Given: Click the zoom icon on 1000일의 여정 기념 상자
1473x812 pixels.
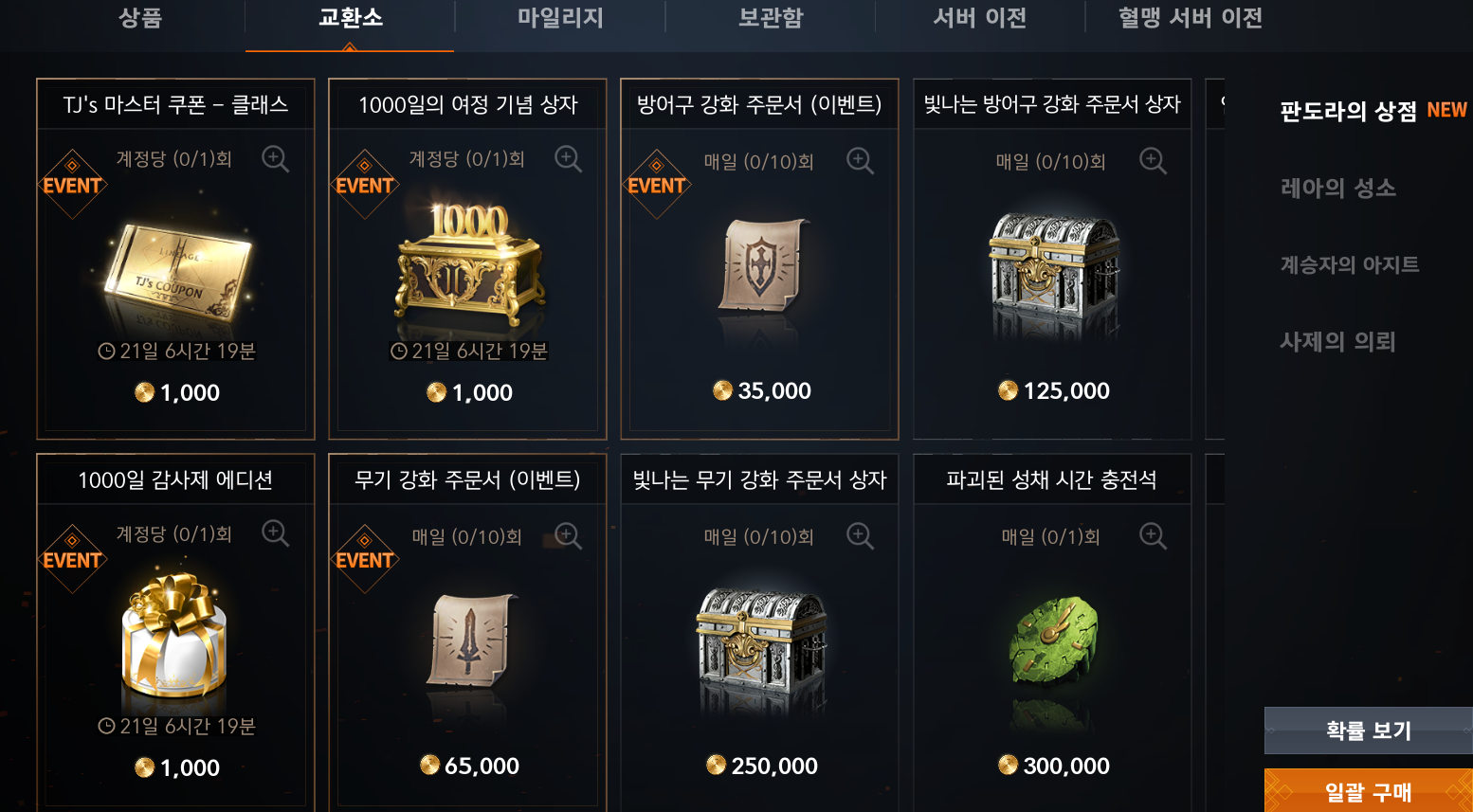Looking at the screenshot, I should (x=569, y=159).
